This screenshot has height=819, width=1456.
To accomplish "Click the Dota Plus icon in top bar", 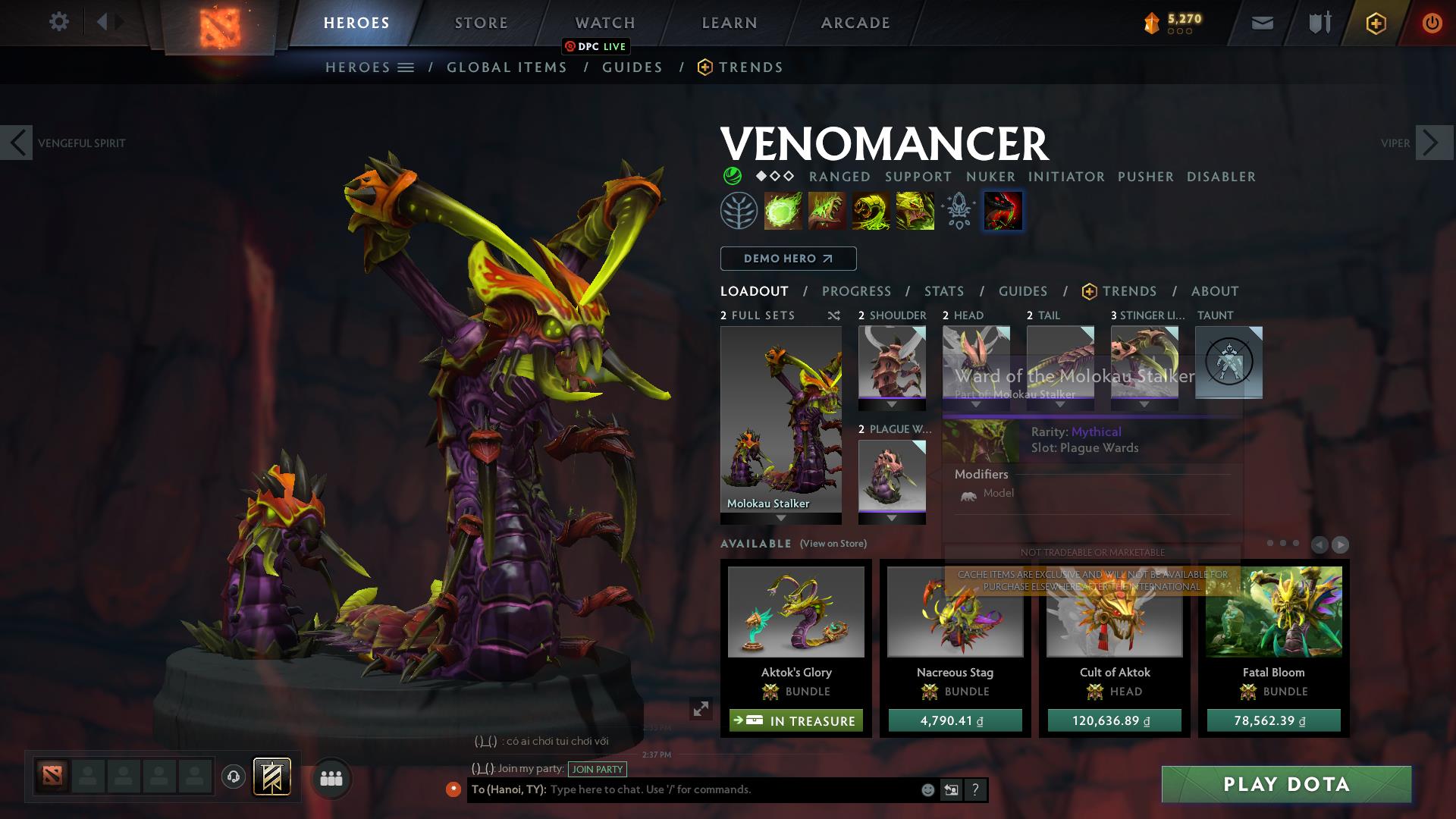I will [x=1374, y=24].
